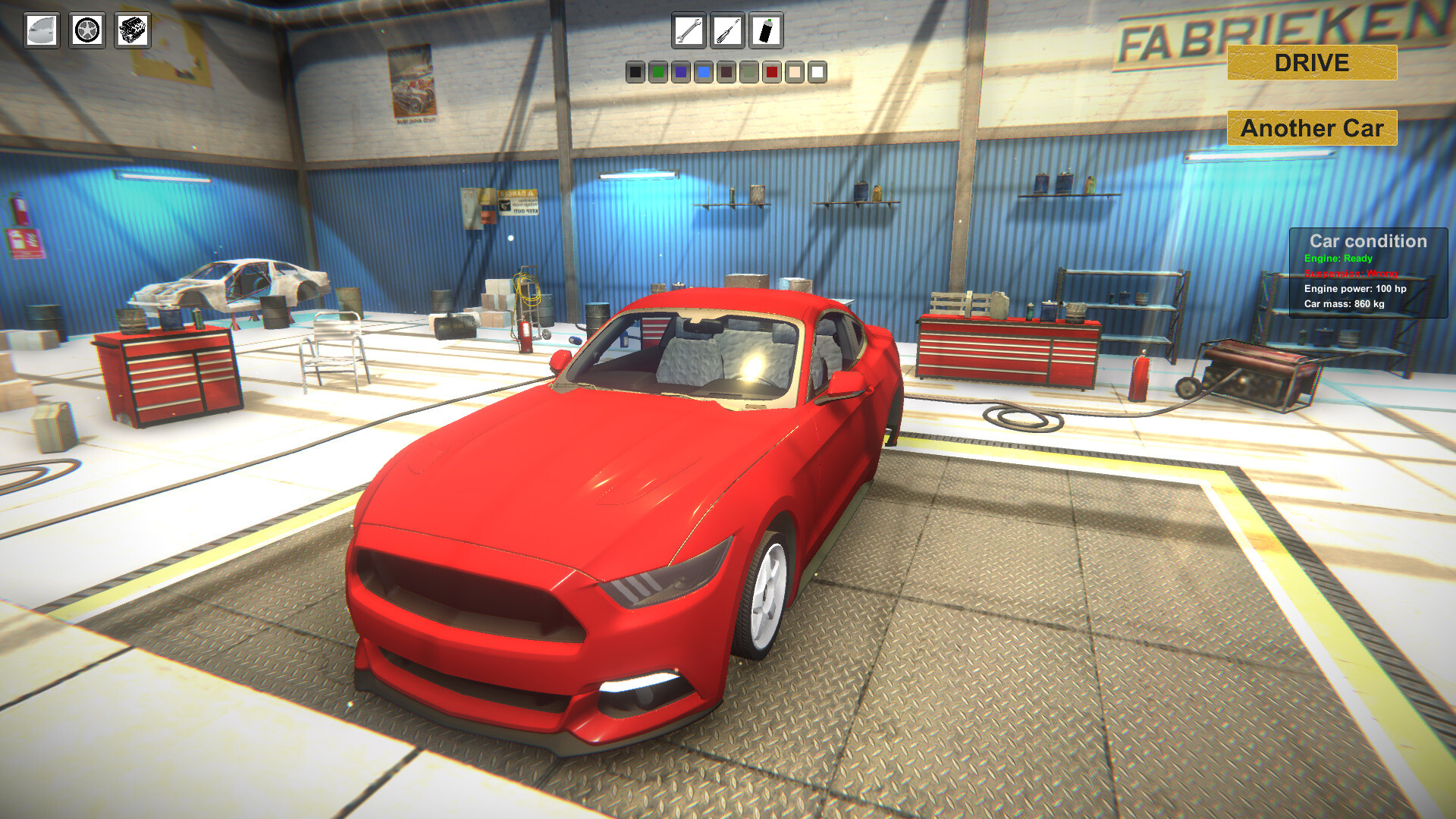Select the red paint swatch

coord(771,73)
